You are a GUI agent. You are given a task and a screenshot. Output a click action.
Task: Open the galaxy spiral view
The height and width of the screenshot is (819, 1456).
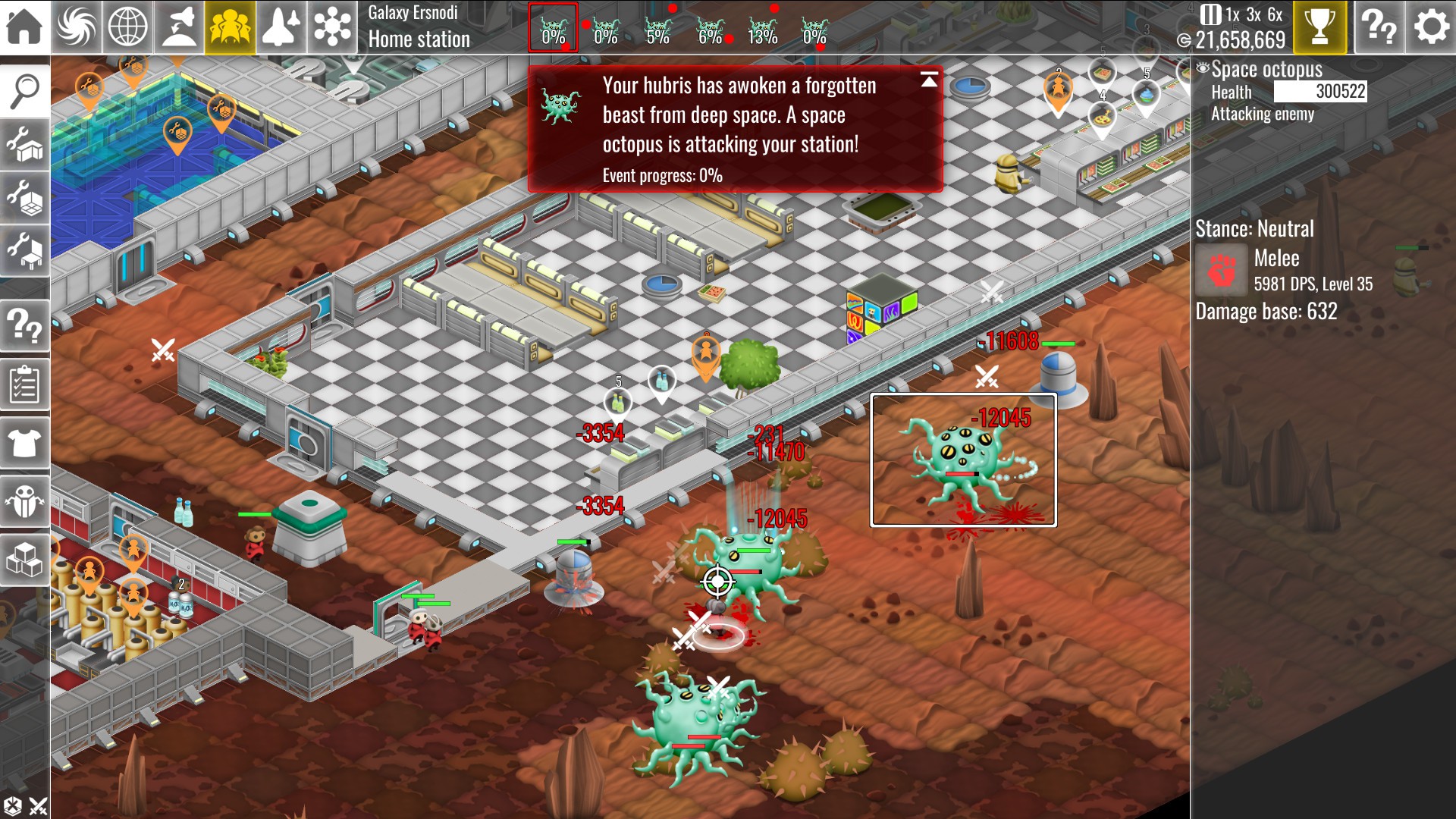pos(77,27)
